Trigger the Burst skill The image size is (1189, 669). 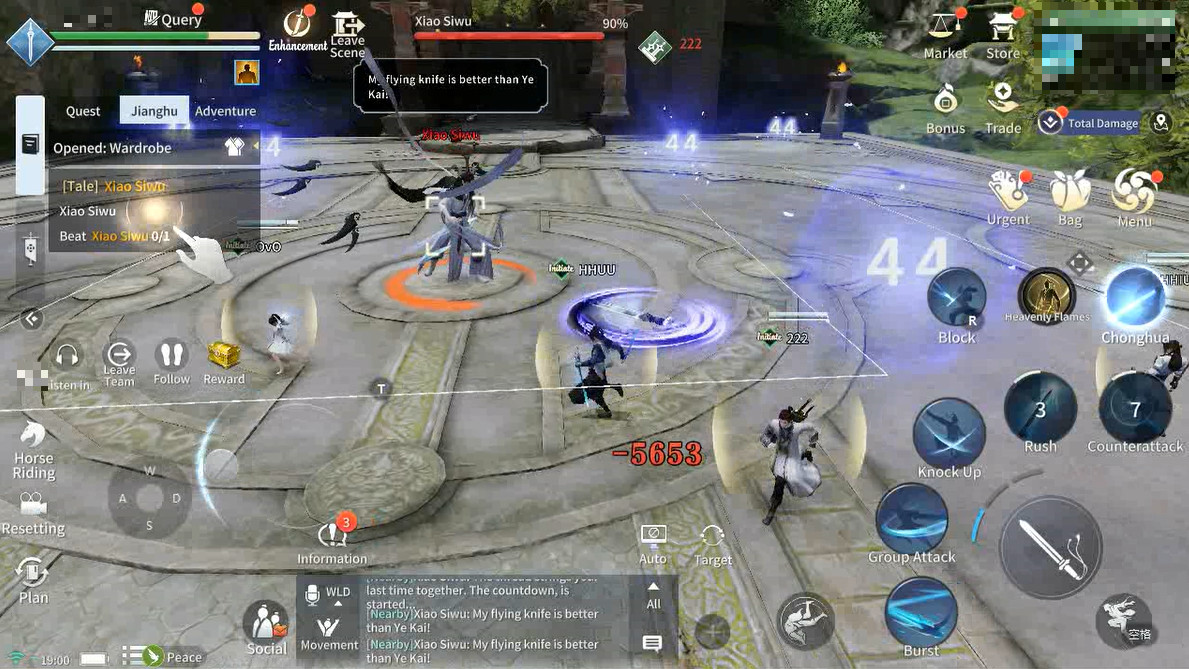click(x=921, y=613)
